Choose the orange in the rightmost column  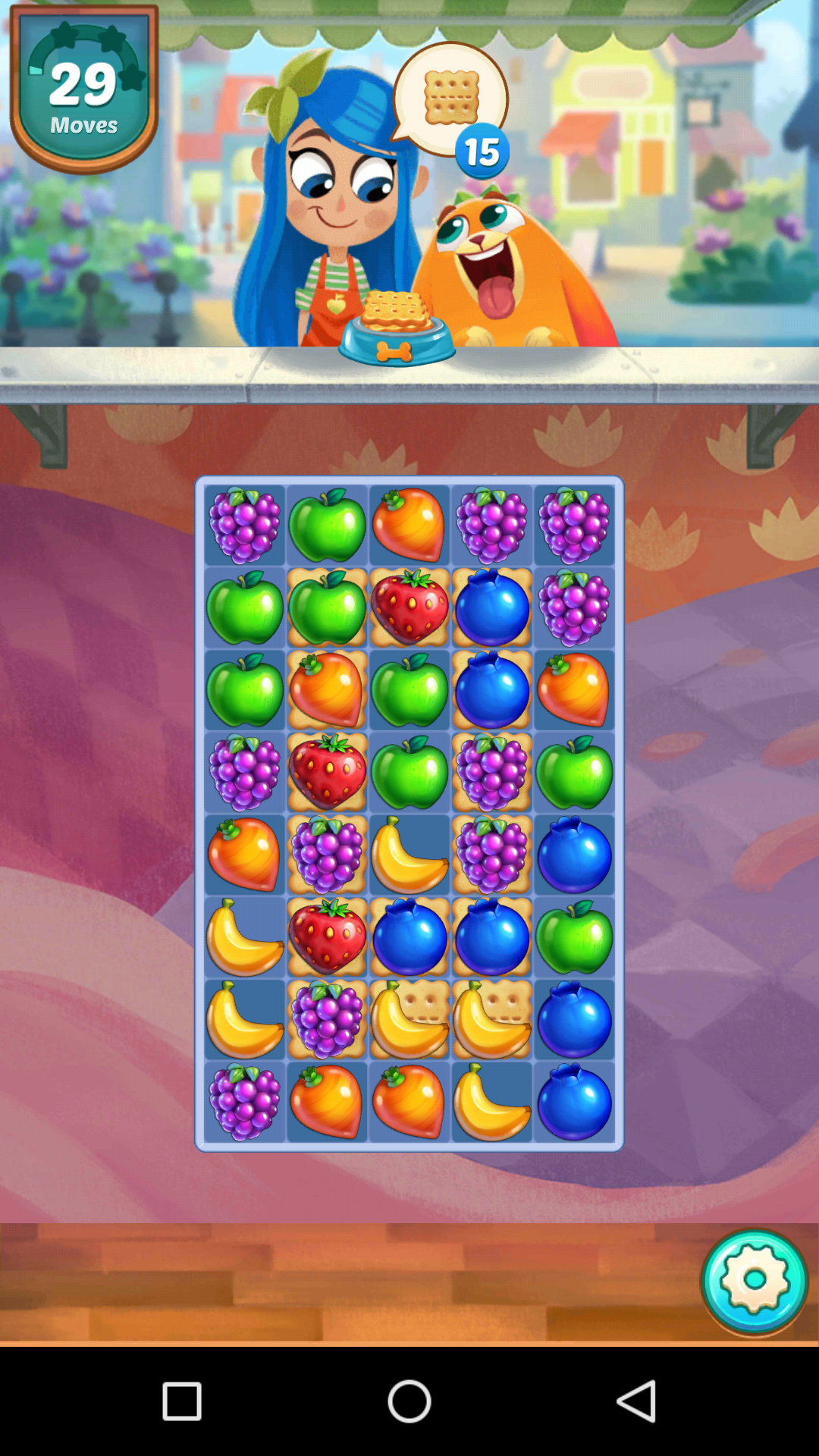[574, 690]
